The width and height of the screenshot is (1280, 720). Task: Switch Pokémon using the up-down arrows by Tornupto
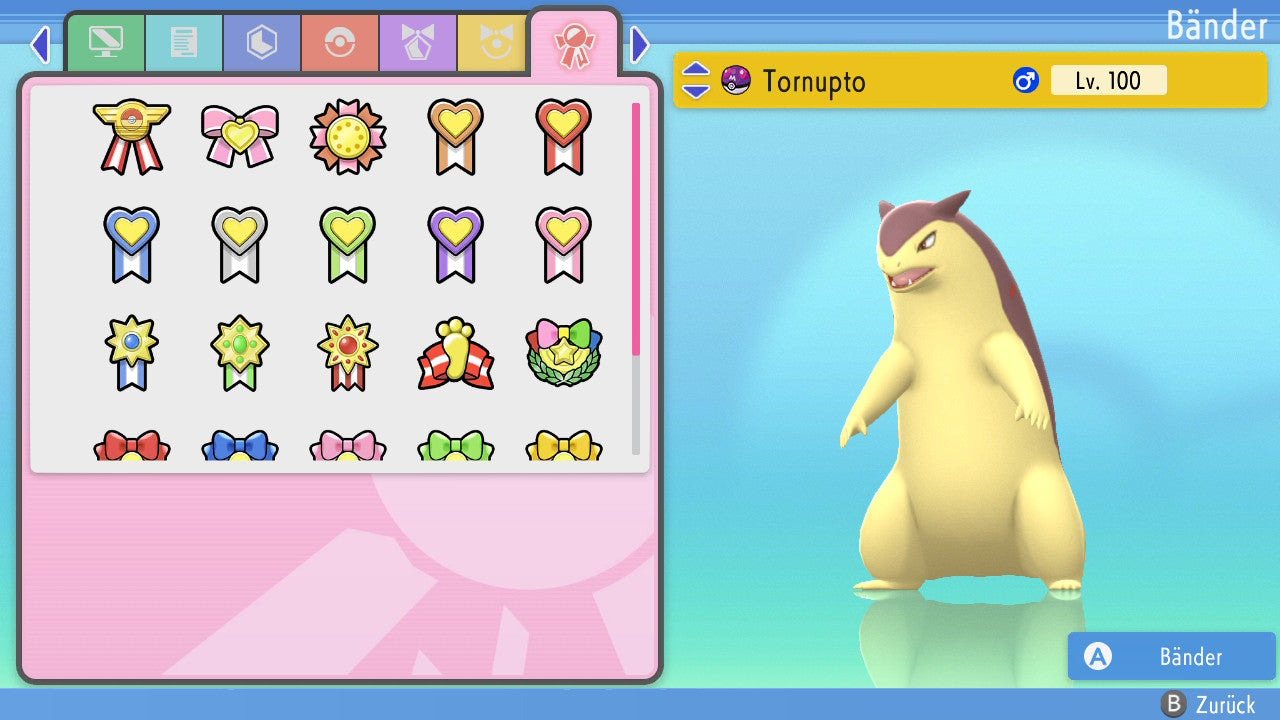coord(696,80)
